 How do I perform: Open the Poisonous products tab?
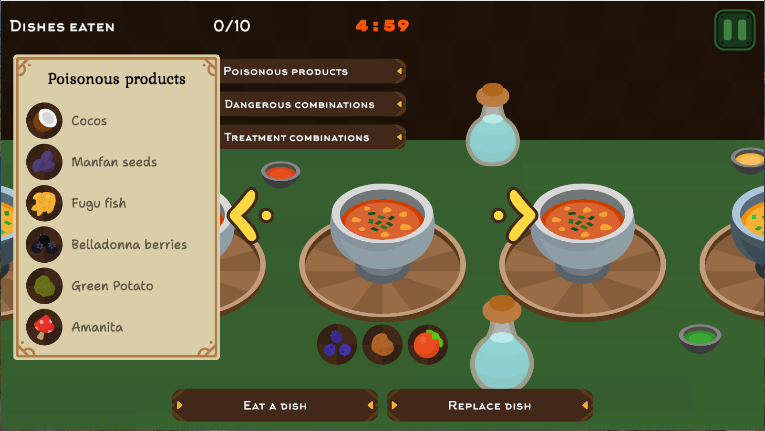tap(312, 71)
